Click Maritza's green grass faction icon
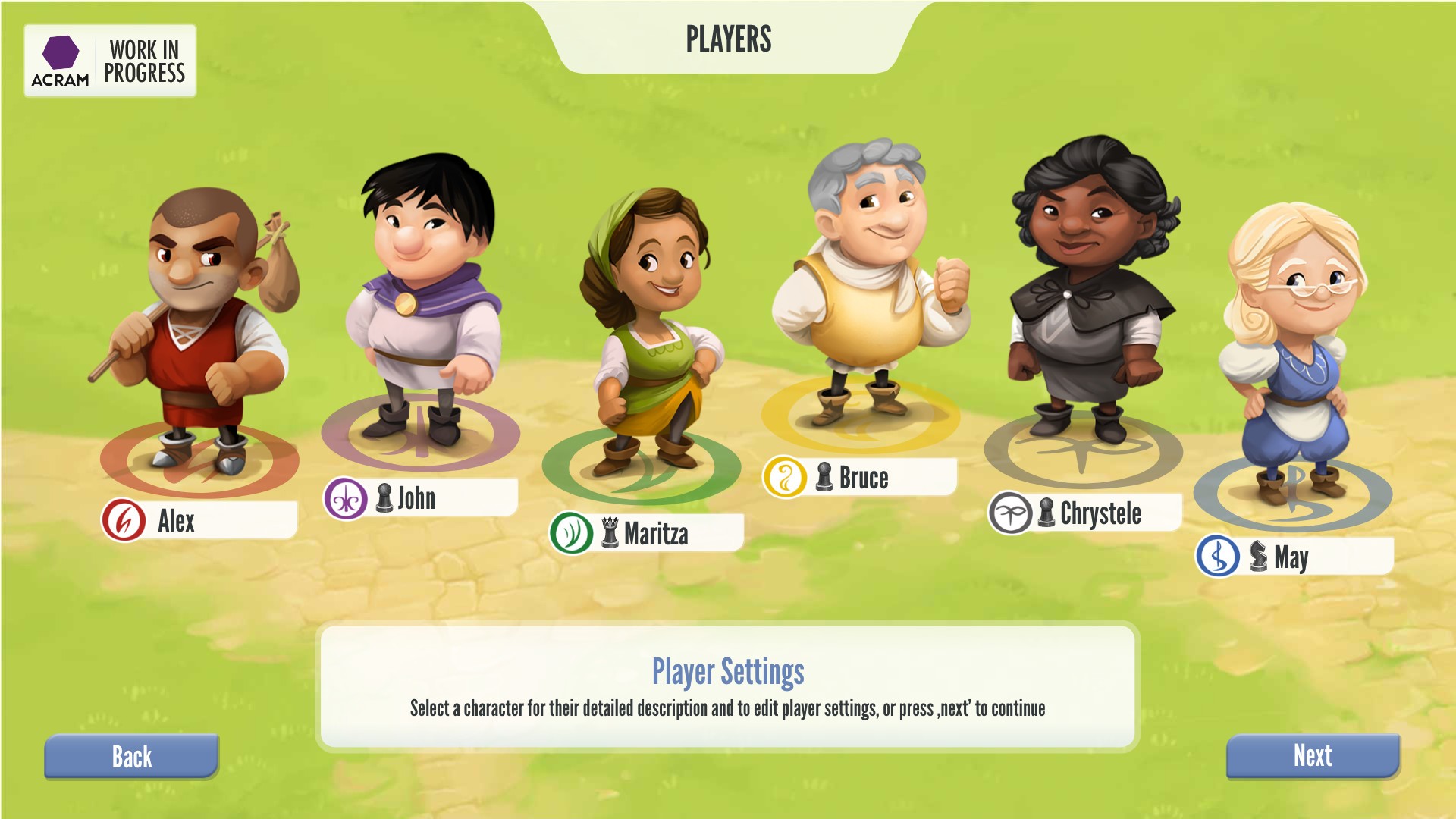 click(x=570, y=533)
